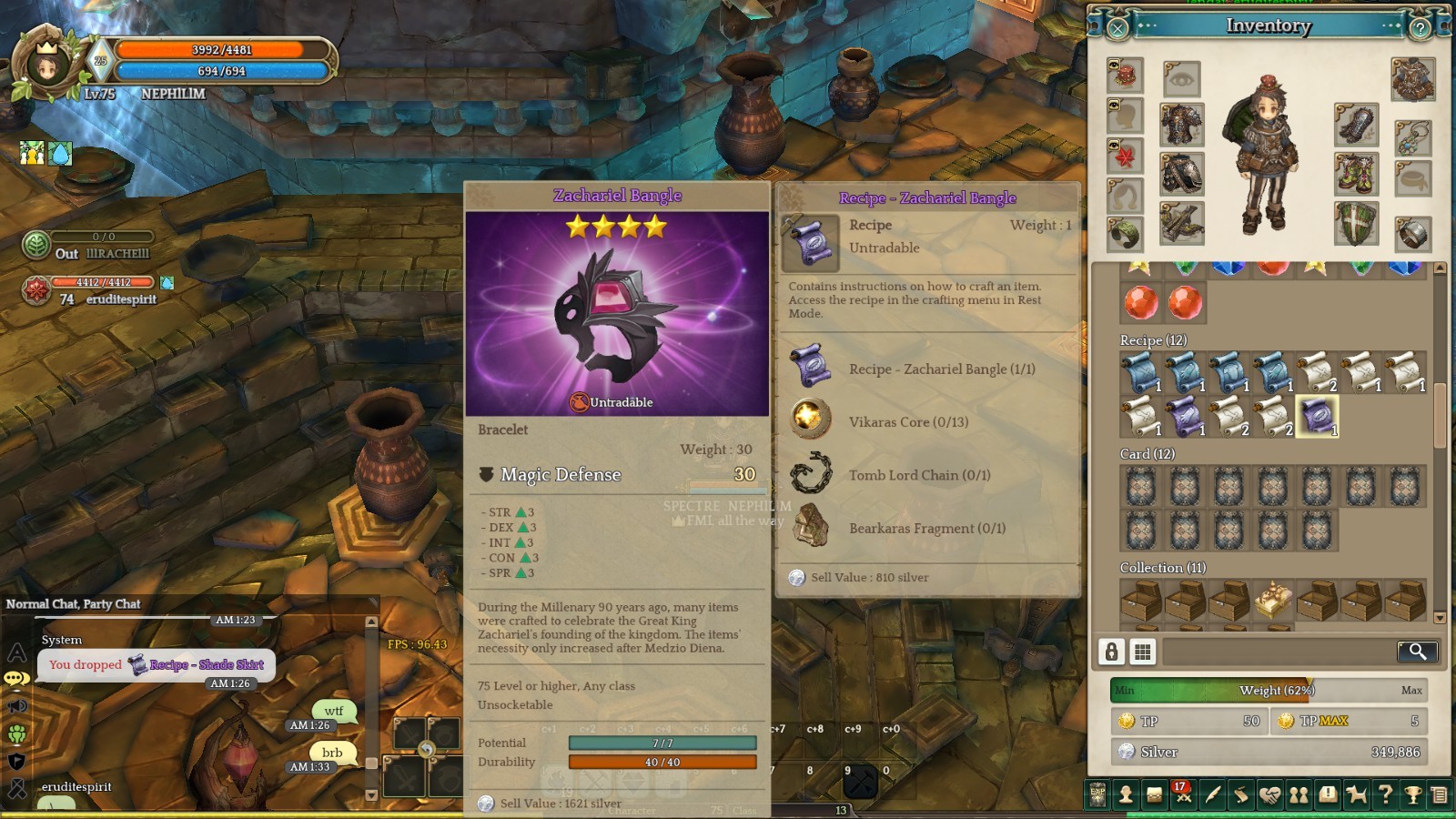The height and width of the screenshot is (819, 1456).
Task: Open the companion pet menu icon
Action: point(1356,794)
